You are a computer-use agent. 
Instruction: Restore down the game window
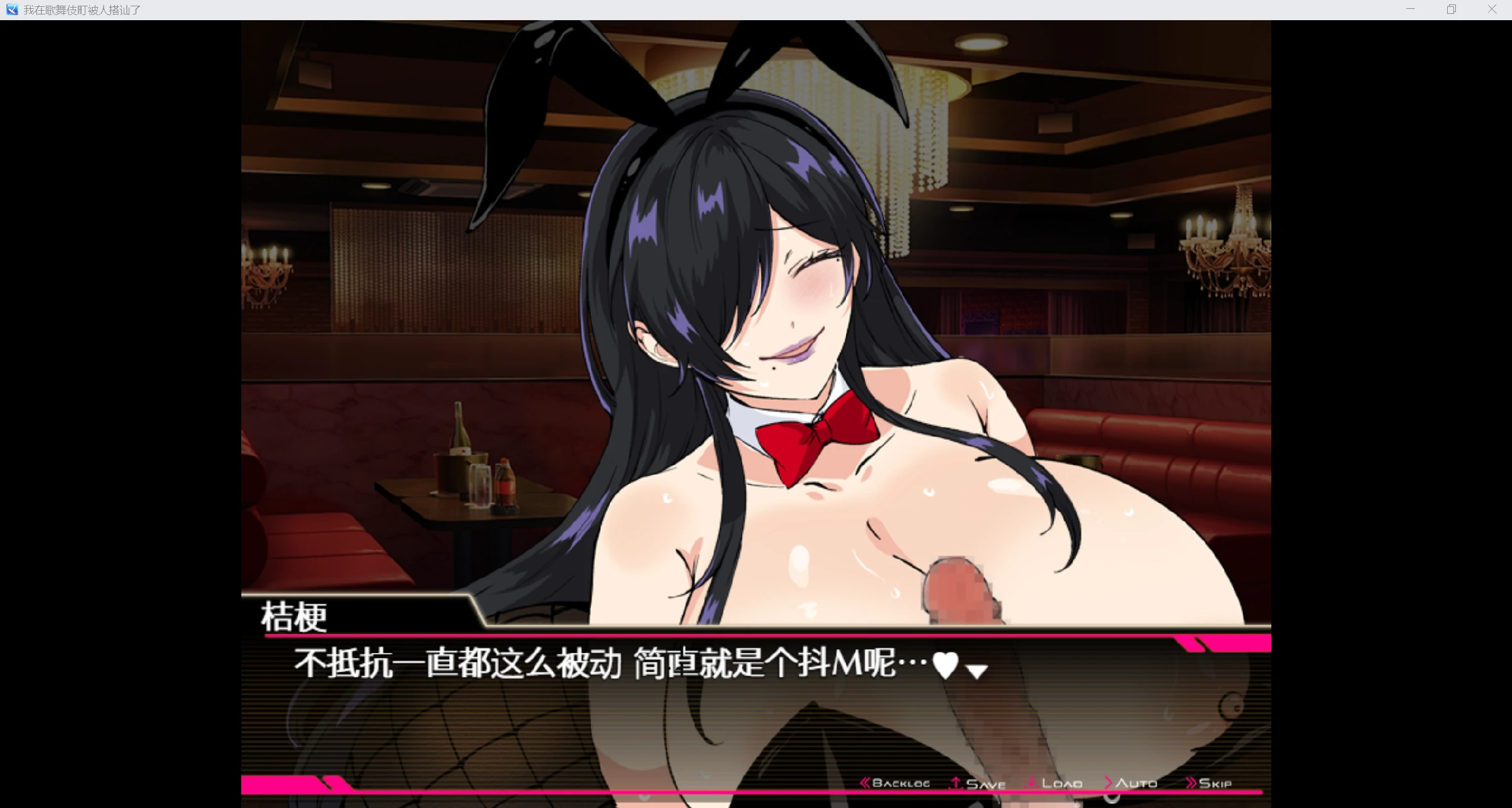tap(1452, 9)
